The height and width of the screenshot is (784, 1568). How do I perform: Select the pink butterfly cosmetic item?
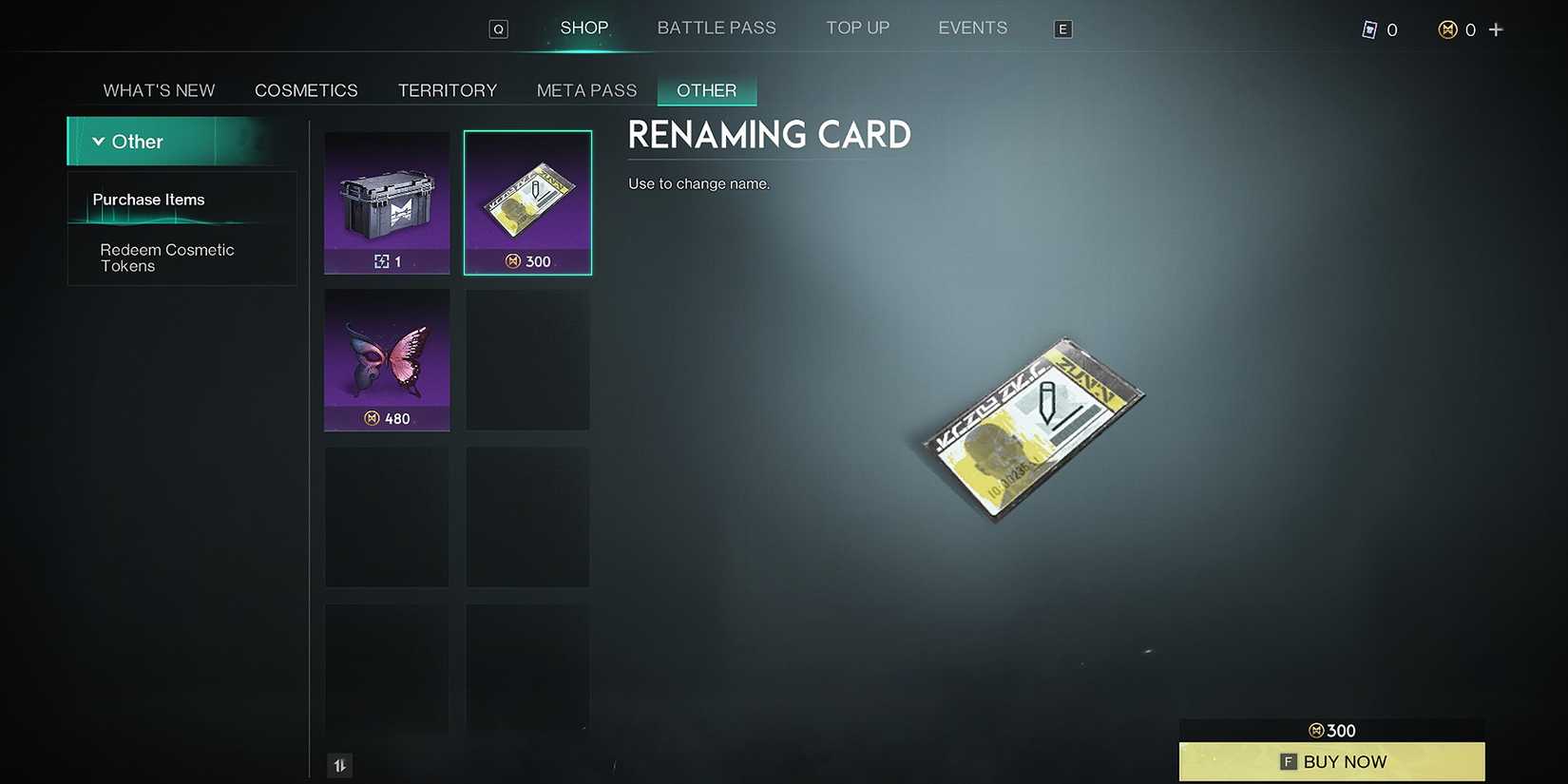point(387,359)
